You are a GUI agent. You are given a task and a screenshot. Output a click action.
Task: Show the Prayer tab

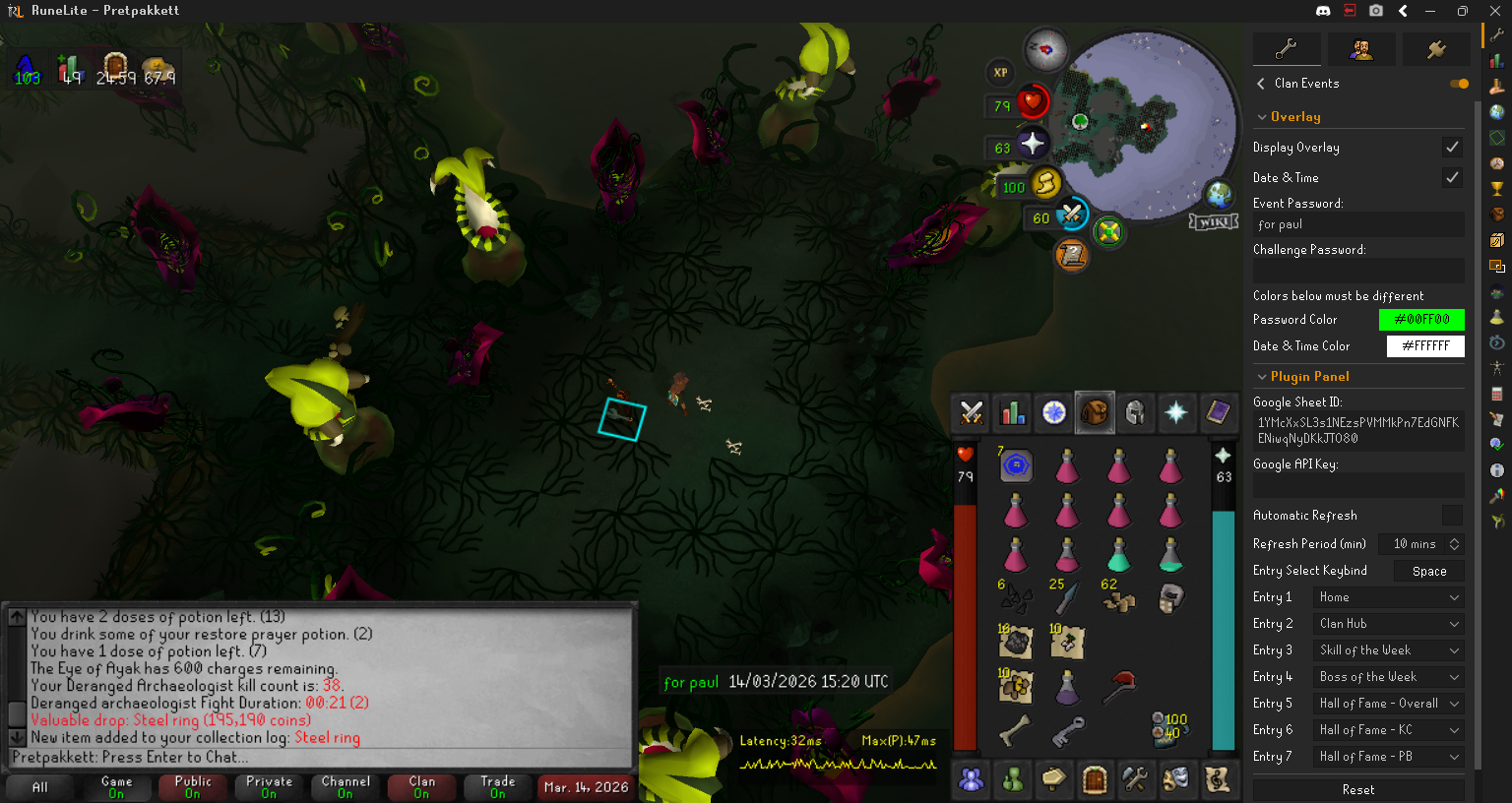pyautogui.click(x=1176, y=413)
